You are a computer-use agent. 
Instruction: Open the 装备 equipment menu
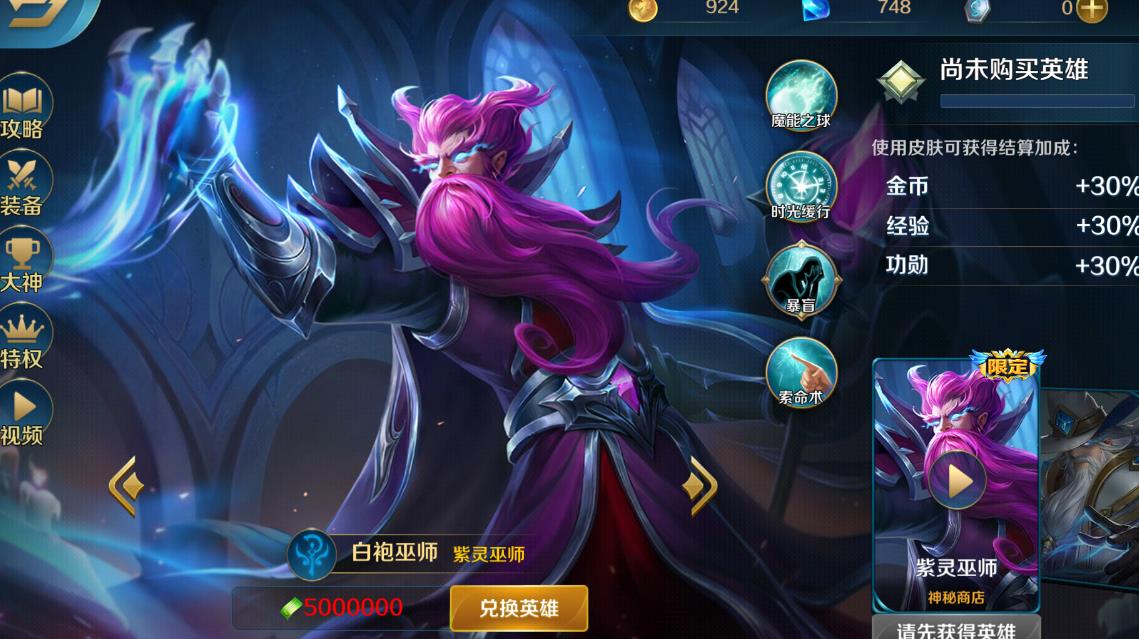click(x=23, y=186)
